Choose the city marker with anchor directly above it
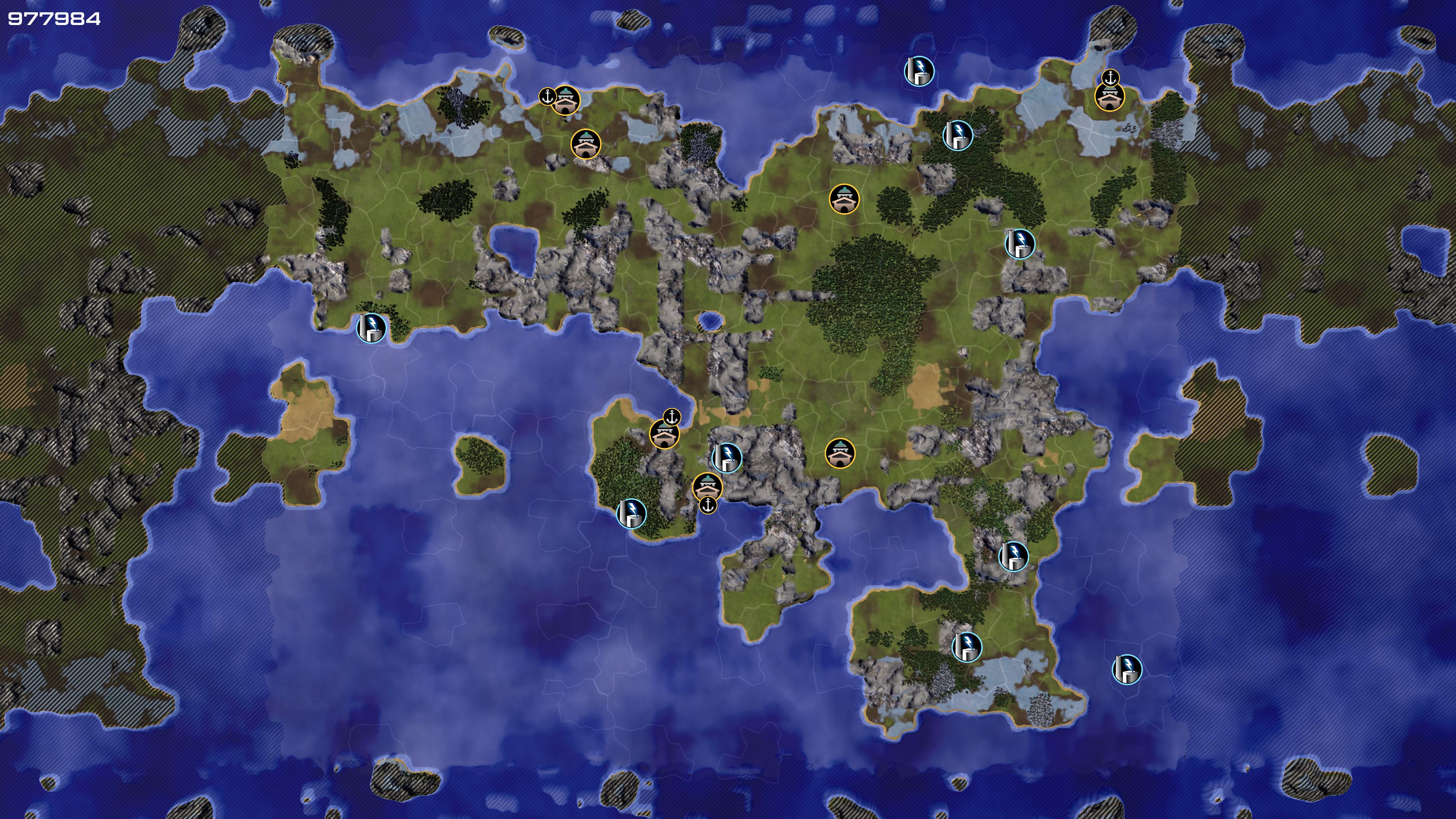Screen dimensions: 1456x819 click(1109, 97)
